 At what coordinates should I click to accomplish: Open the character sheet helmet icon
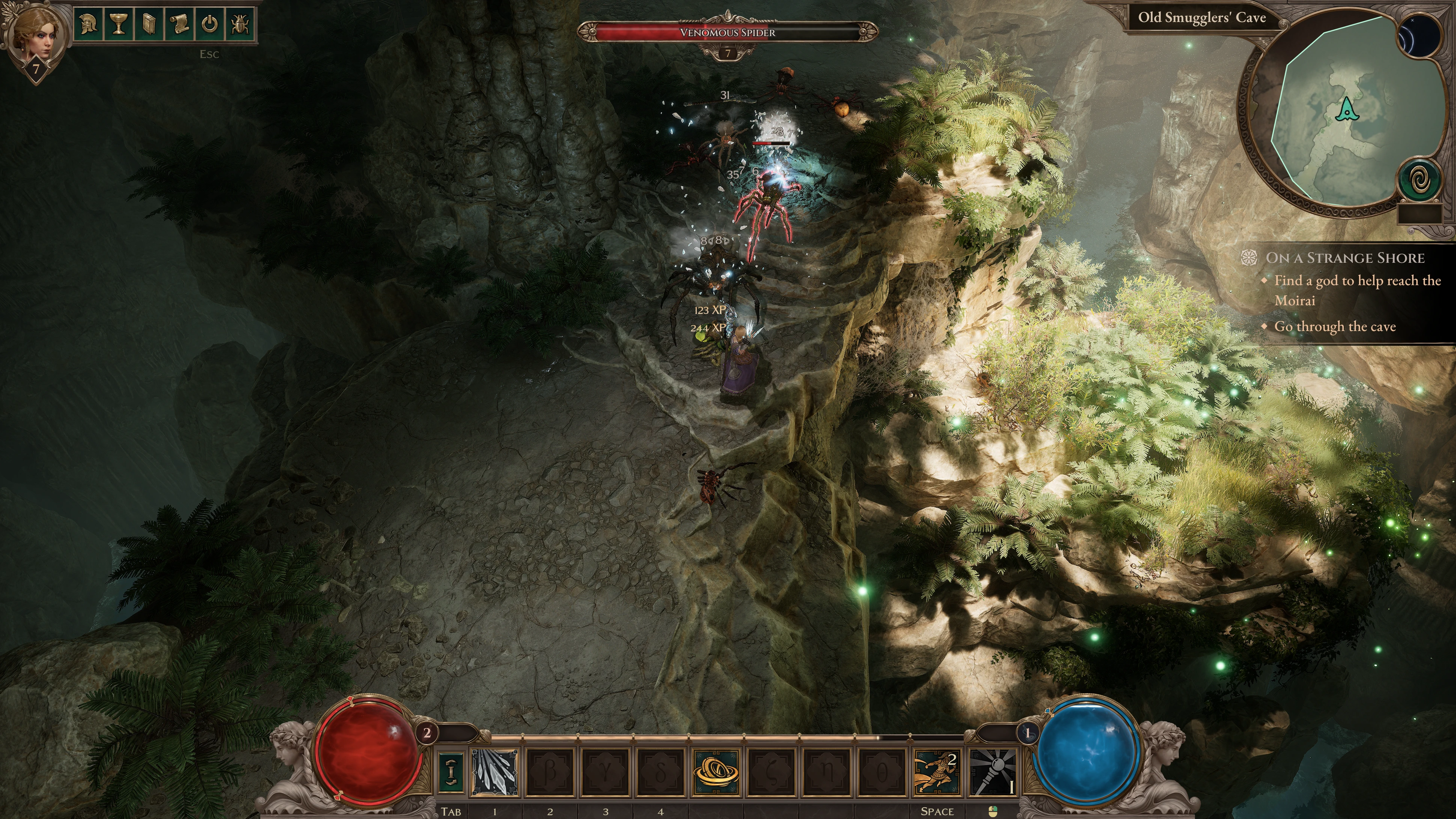point(87,24)
